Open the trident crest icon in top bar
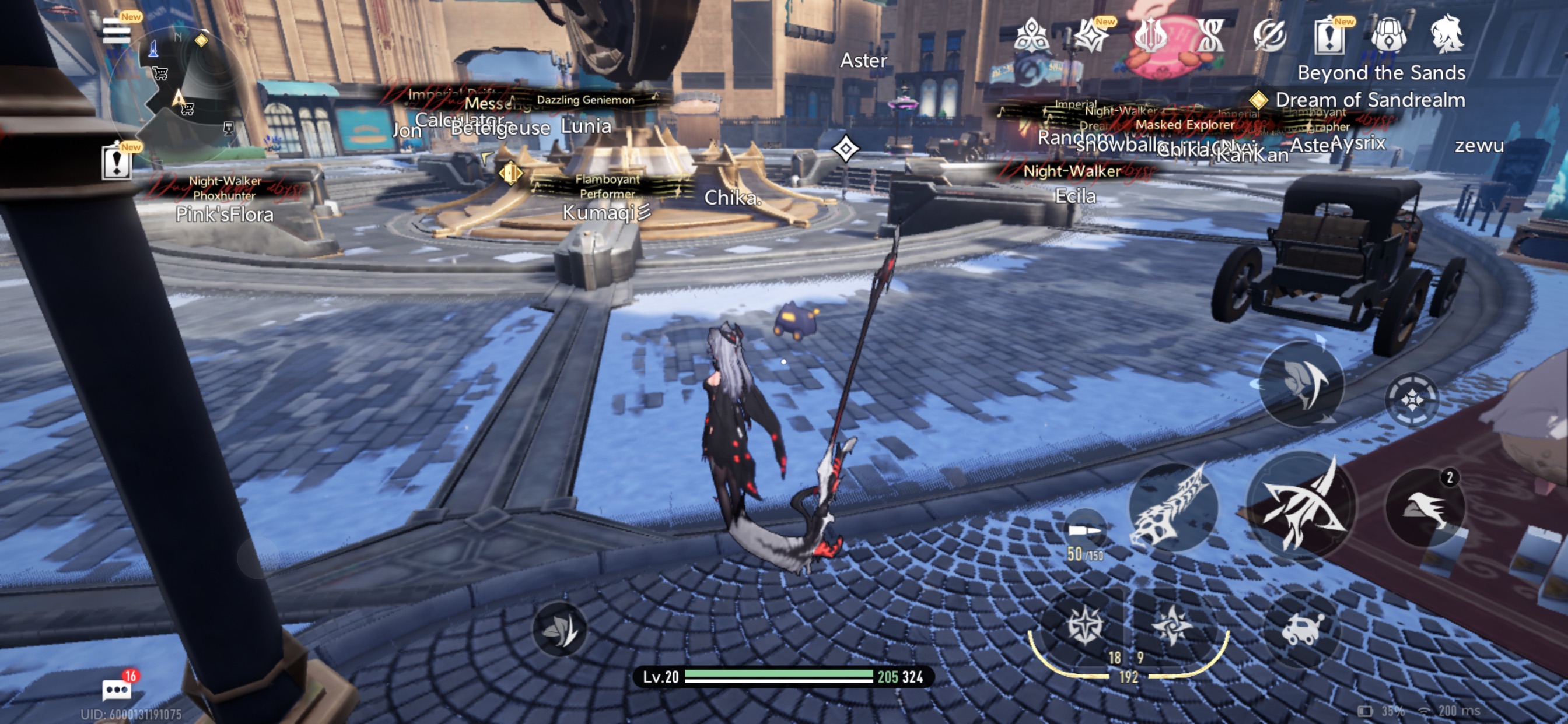This screenshot has height=724, width=1568. pyautogui.click(x=1150, y=36)
